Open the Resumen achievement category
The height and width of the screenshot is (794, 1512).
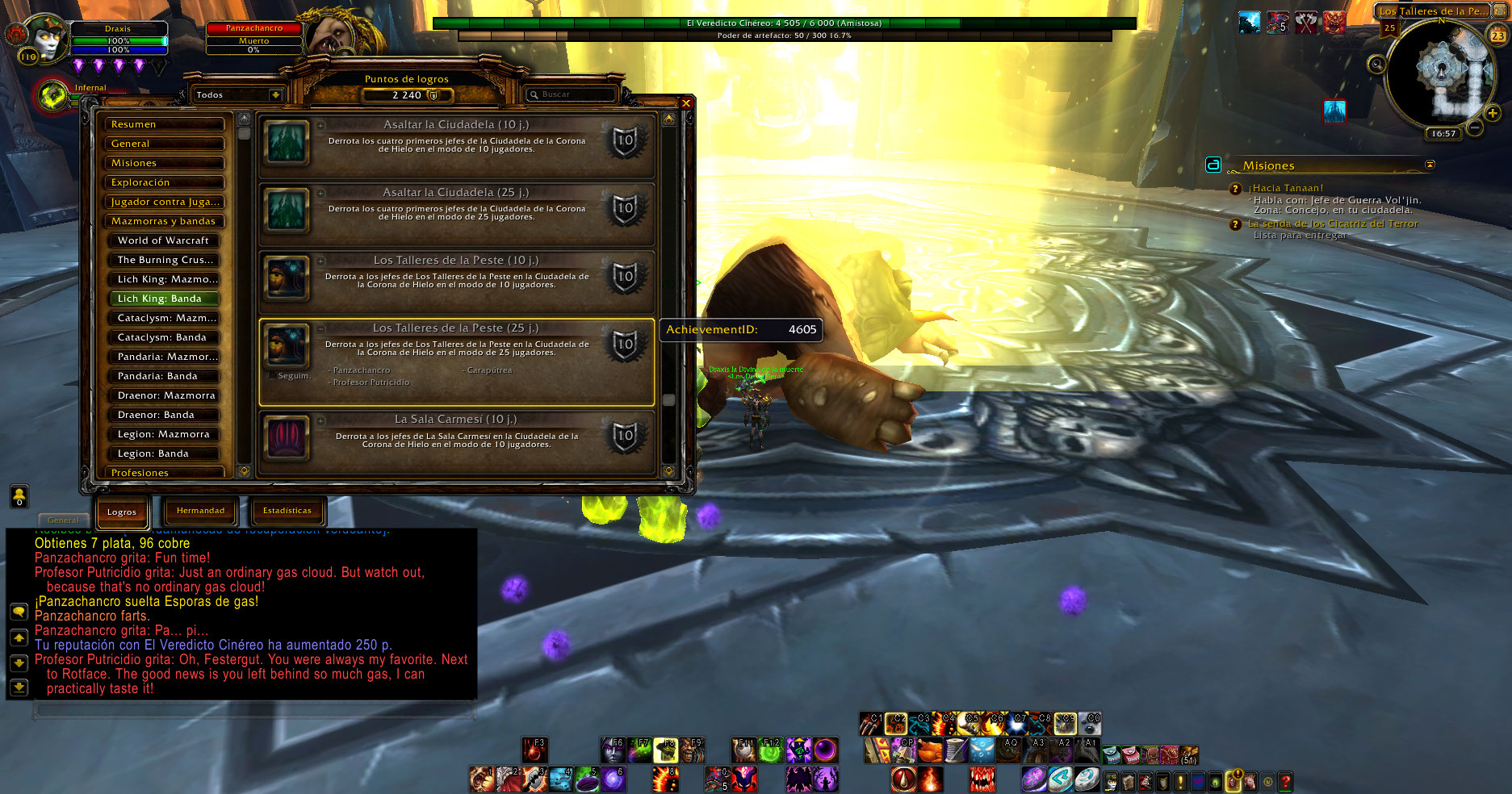[x=164, y=124]
